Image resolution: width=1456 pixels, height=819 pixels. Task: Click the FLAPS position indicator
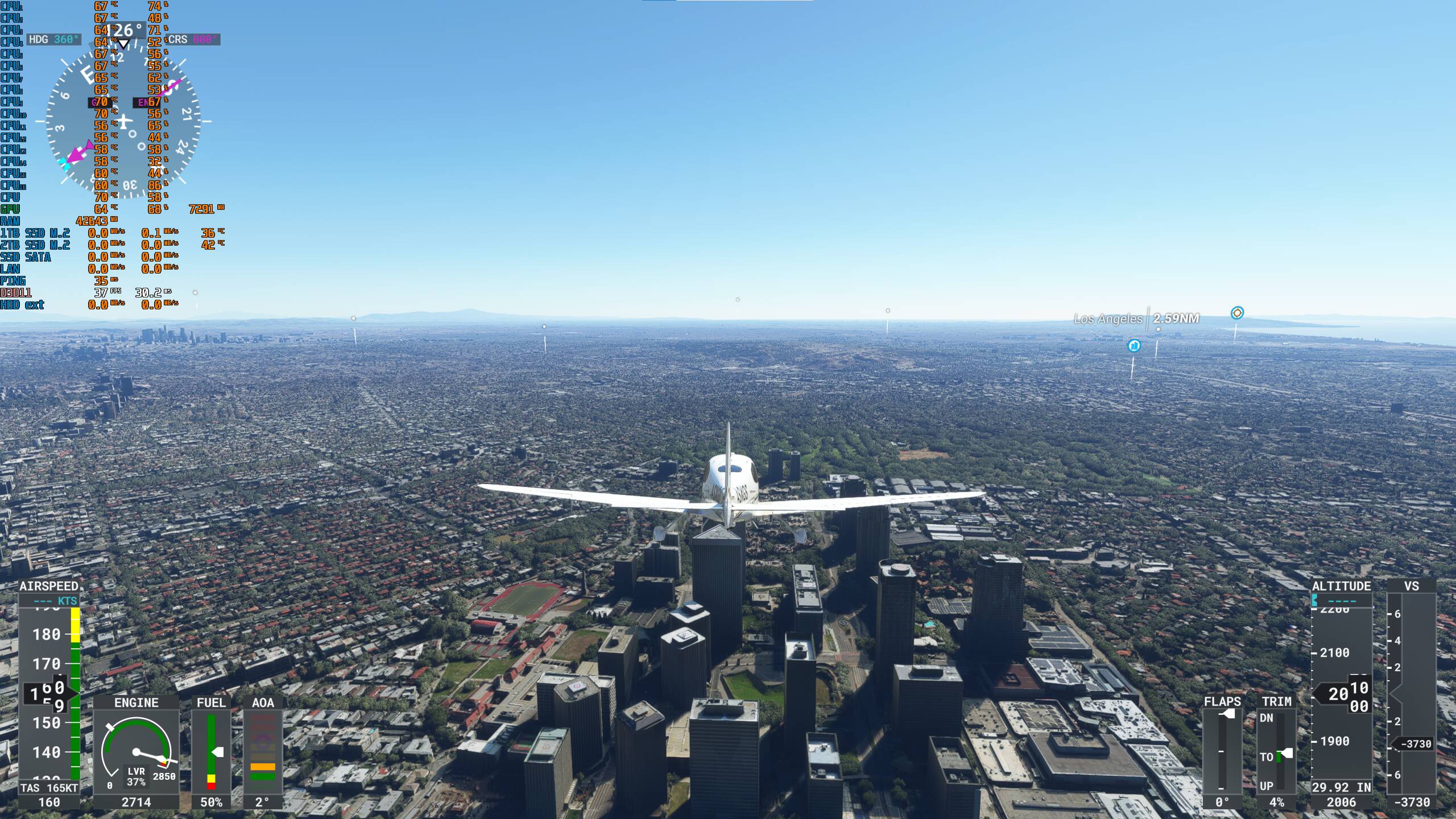click(x=1222, y=751)
